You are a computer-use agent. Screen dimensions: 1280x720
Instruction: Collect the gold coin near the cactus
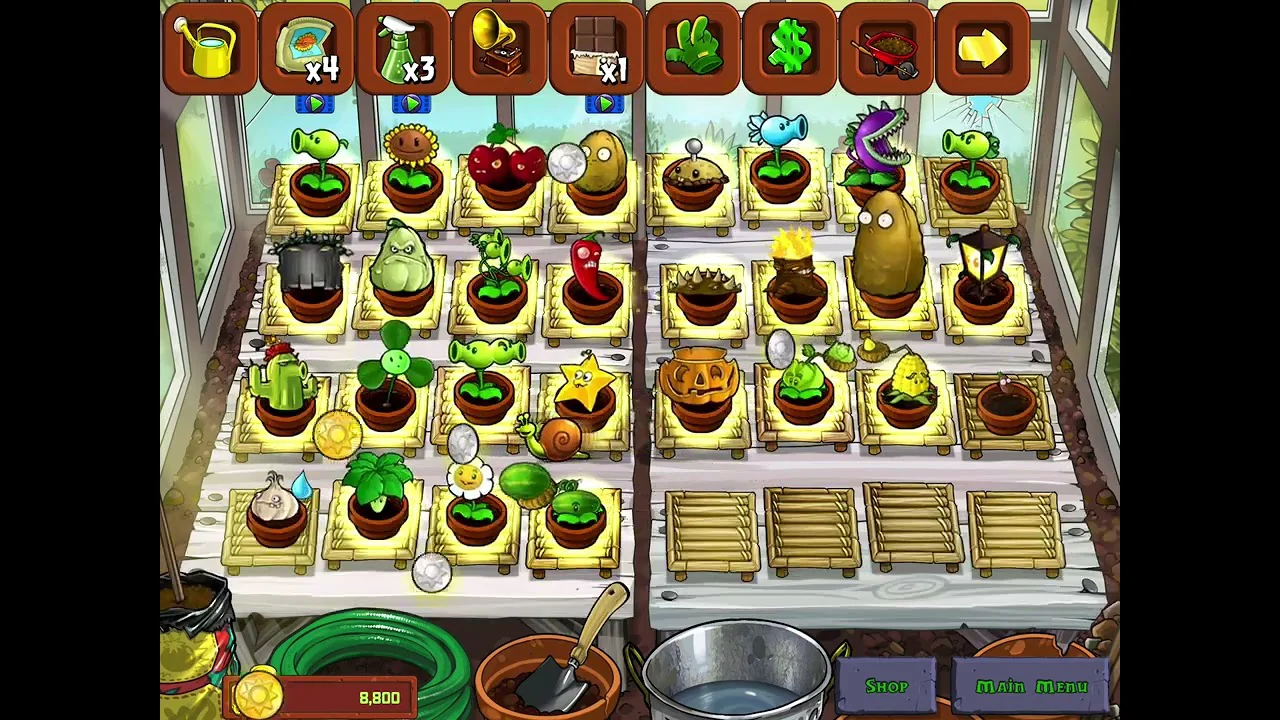pyautogui.click(x=336, y=436)
